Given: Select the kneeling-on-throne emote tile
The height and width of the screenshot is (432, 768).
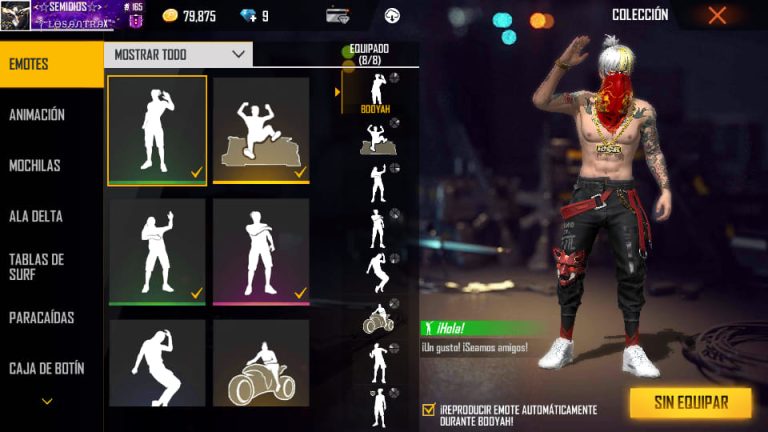Looking at the screenshot, I should (261, 130).
